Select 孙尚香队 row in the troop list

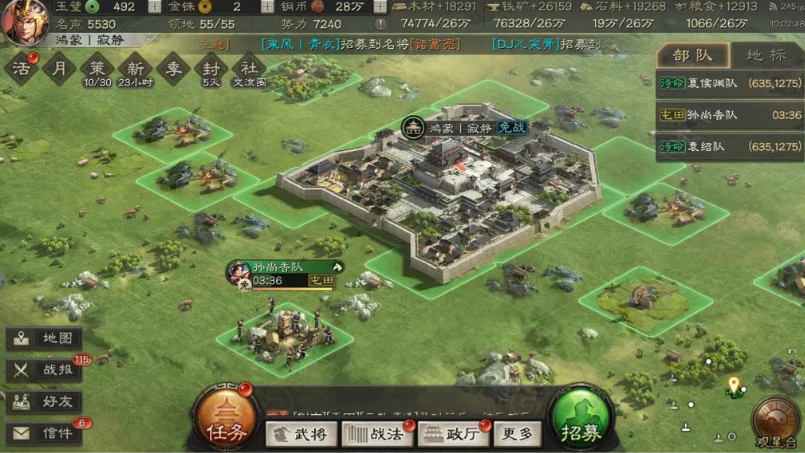pos(729,116)
